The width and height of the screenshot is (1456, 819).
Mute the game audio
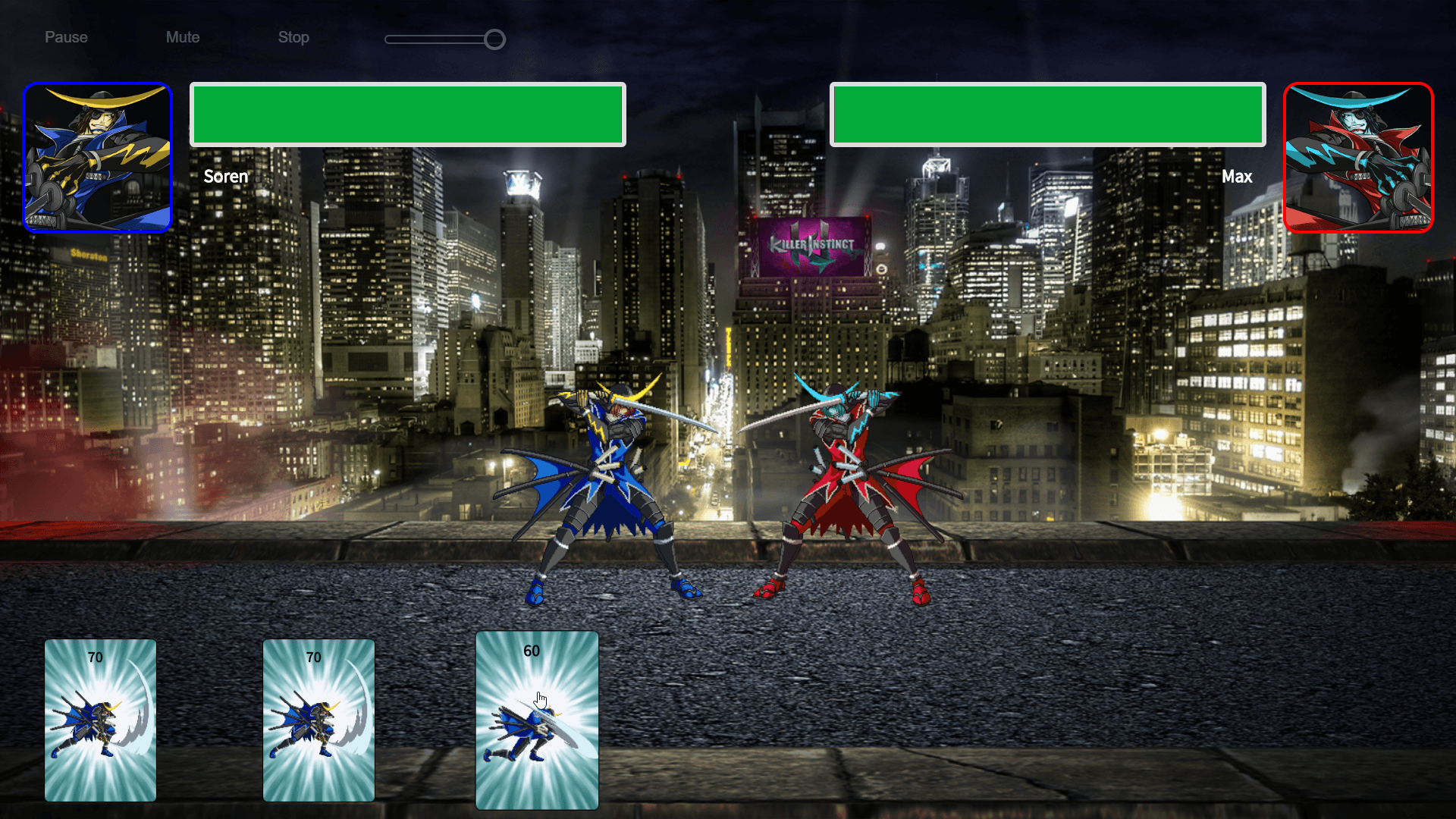[183, 37]
